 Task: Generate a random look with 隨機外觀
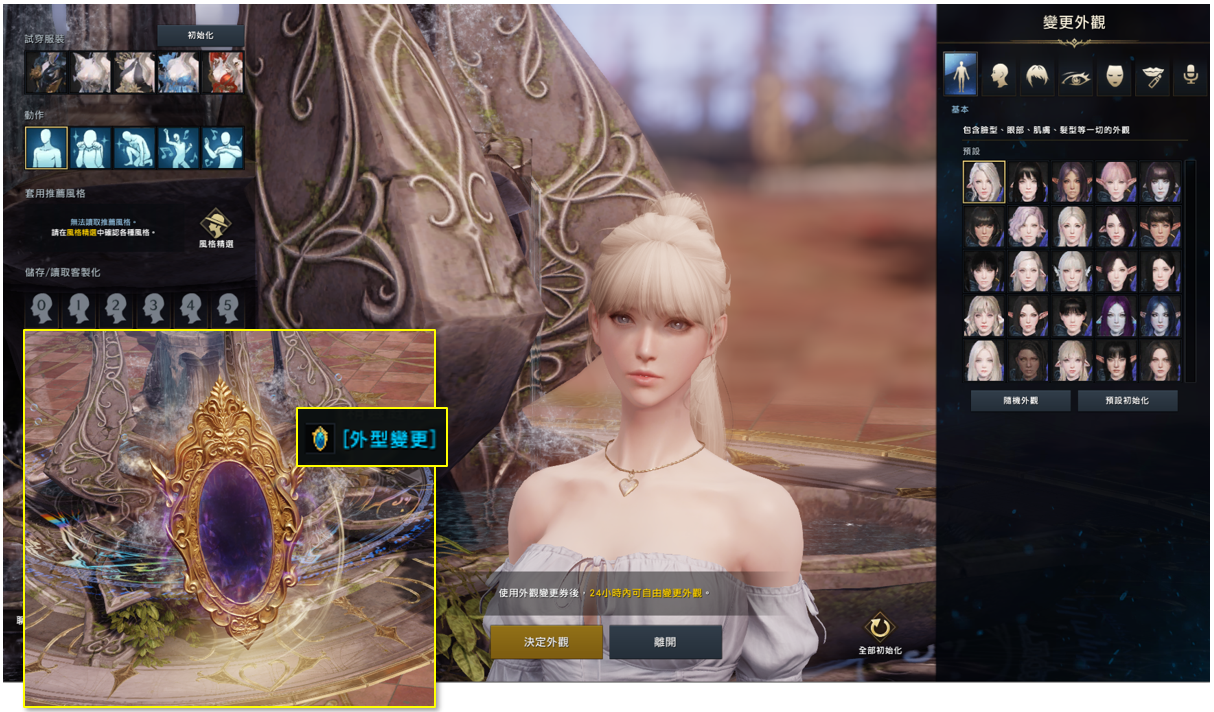pyautogui.click(x=1020, y=401)
